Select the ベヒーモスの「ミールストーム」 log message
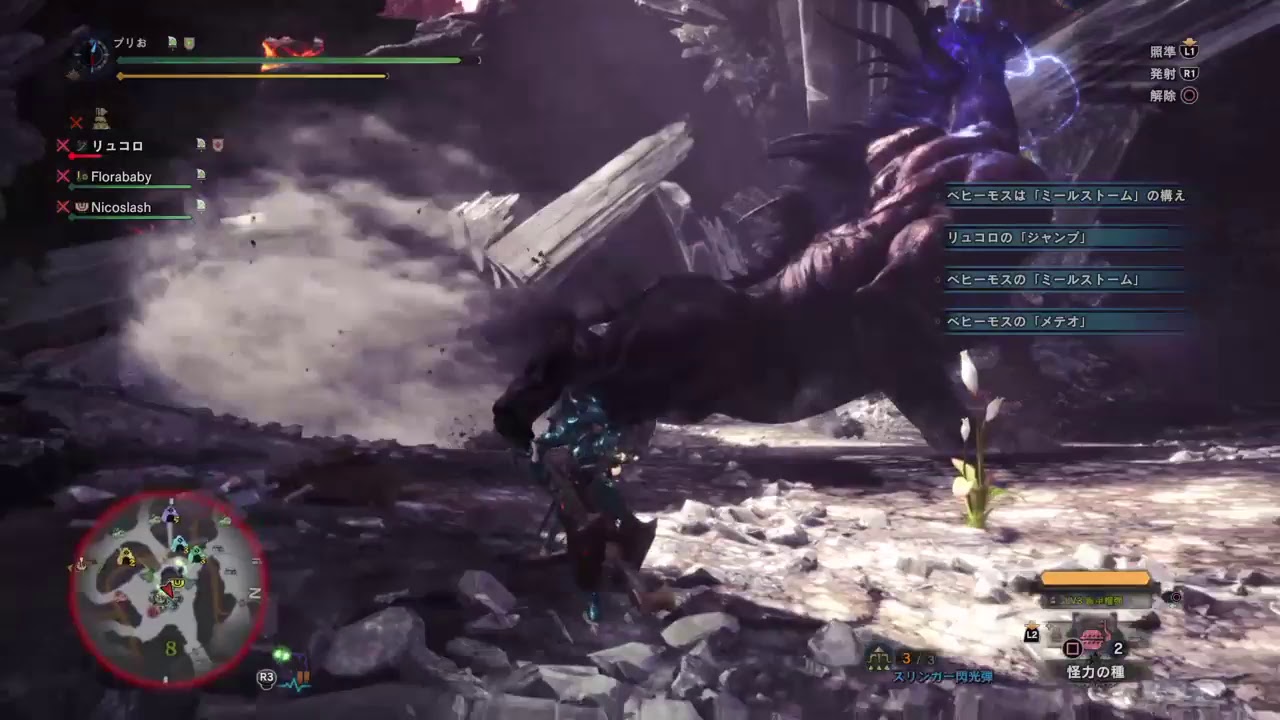 pyautogui.click(x=1042, y=280)
